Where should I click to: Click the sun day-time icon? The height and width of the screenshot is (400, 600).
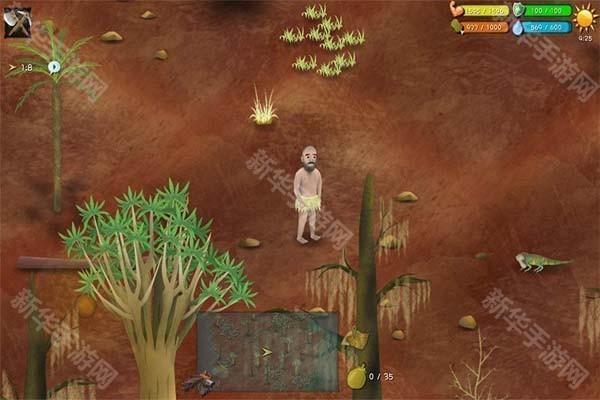pos(584,18)
